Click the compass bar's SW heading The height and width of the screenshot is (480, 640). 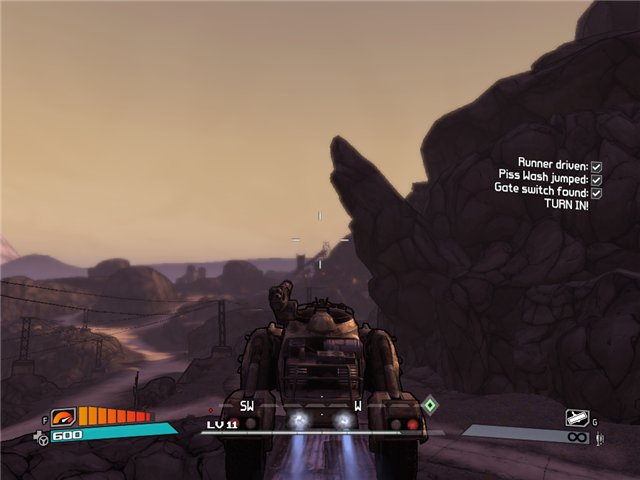(x=247, y=406)
